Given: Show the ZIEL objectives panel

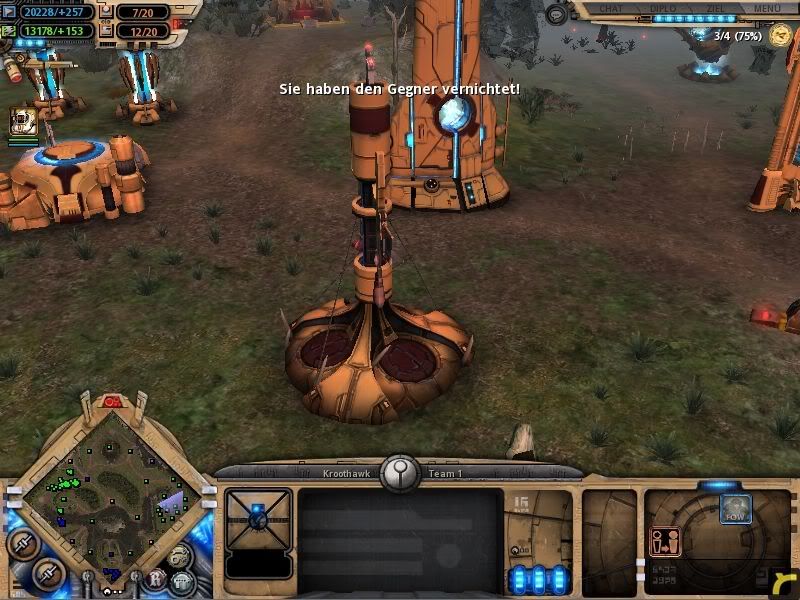Looking at the screenshot, I should click(714, 8).
